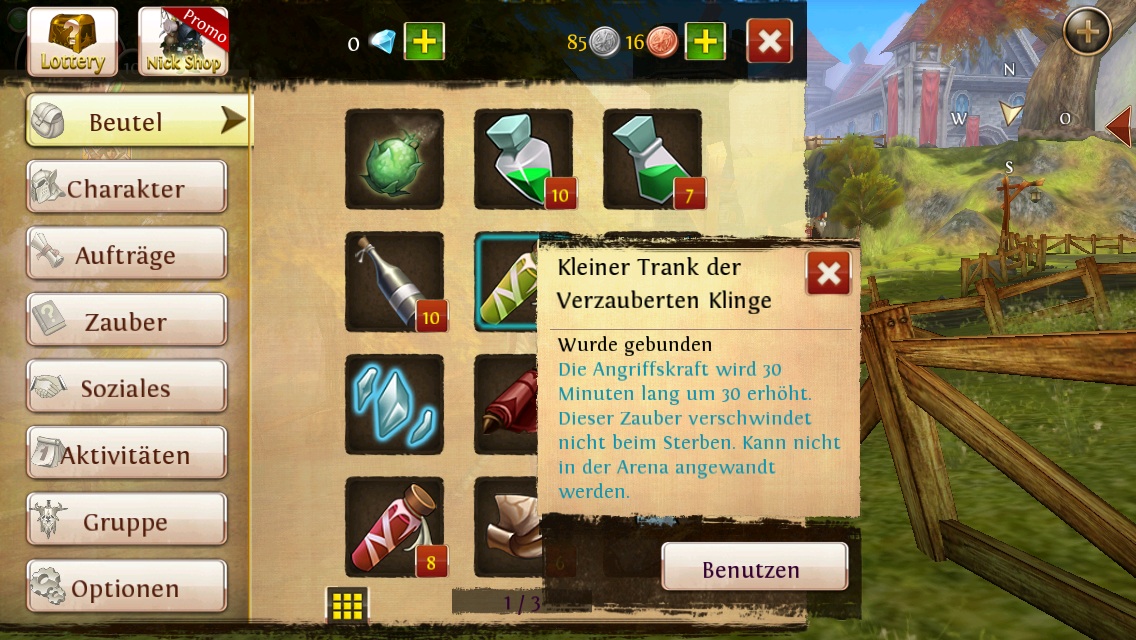
Task: Select the green potion stack of 10
Action: click(x=523, y=160)
